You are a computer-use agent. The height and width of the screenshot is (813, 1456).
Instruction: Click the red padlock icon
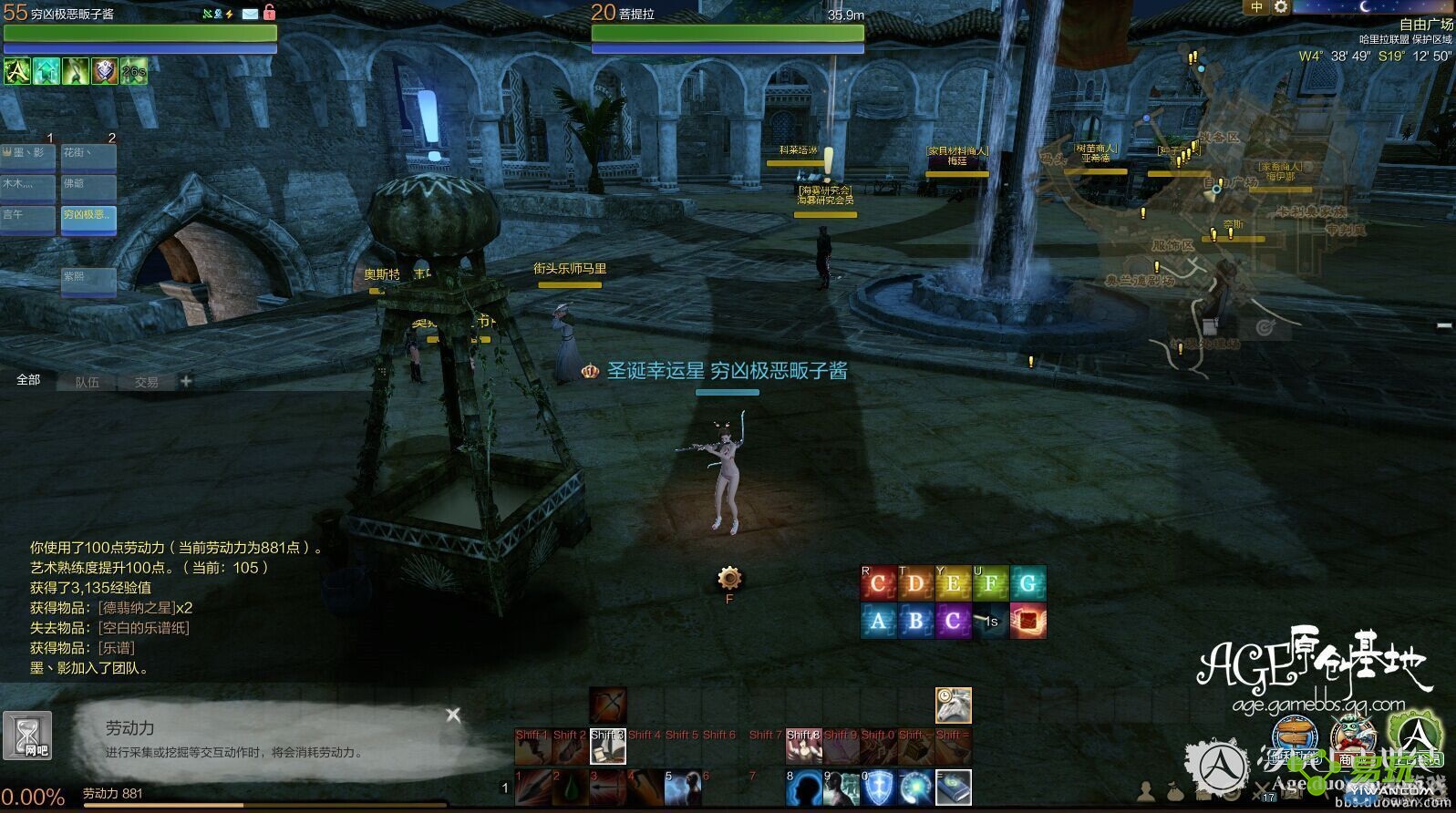269,12
